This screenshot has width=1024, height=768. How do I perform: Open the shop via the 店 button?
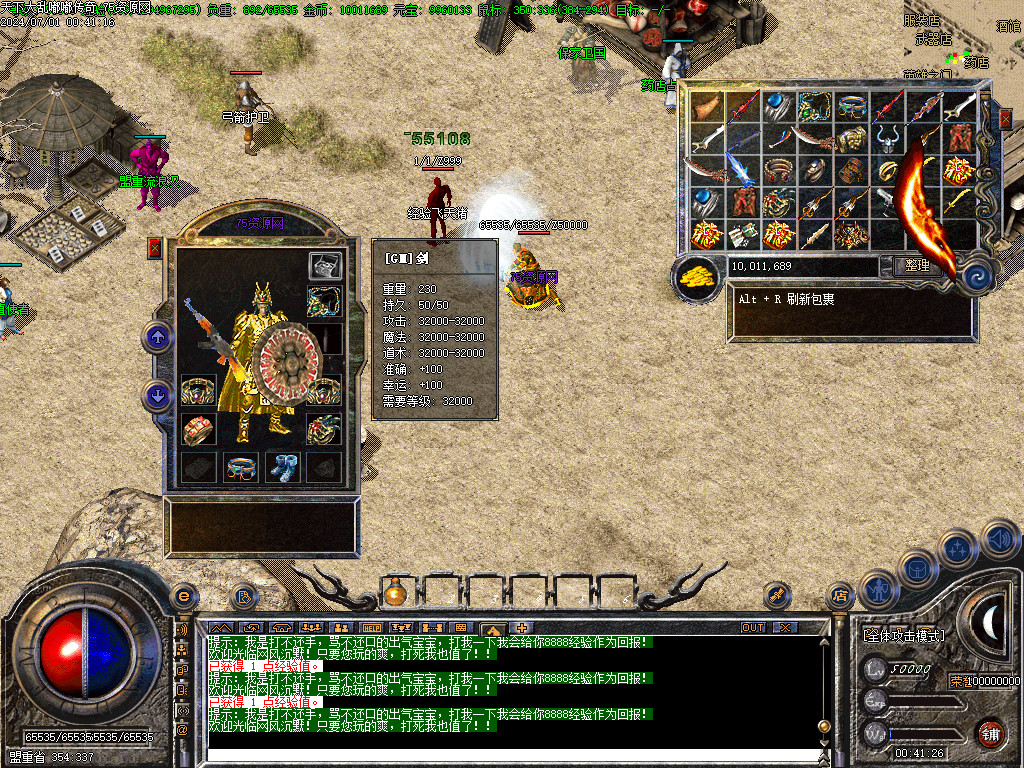point(839,596)
